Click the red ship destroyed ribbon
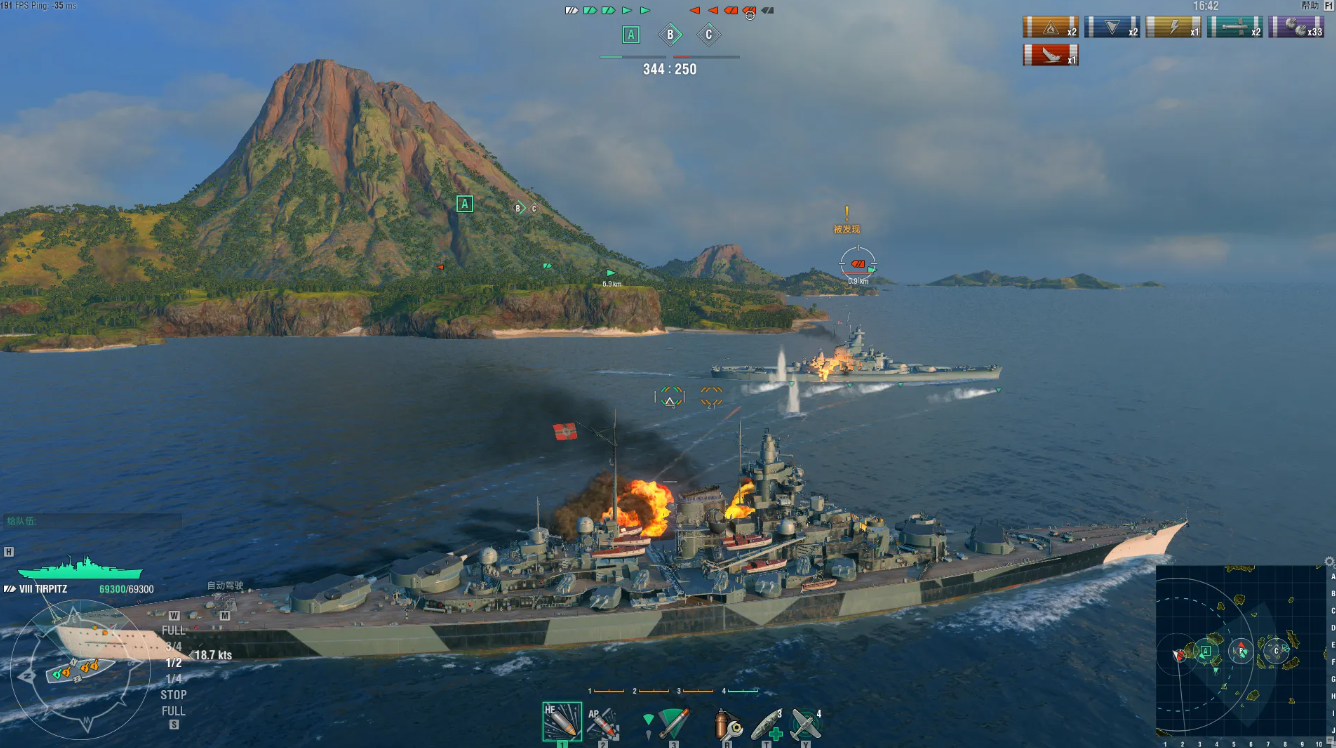Image resolution: width=1336 pixels, height=748 pixels. pos(1050,55)
